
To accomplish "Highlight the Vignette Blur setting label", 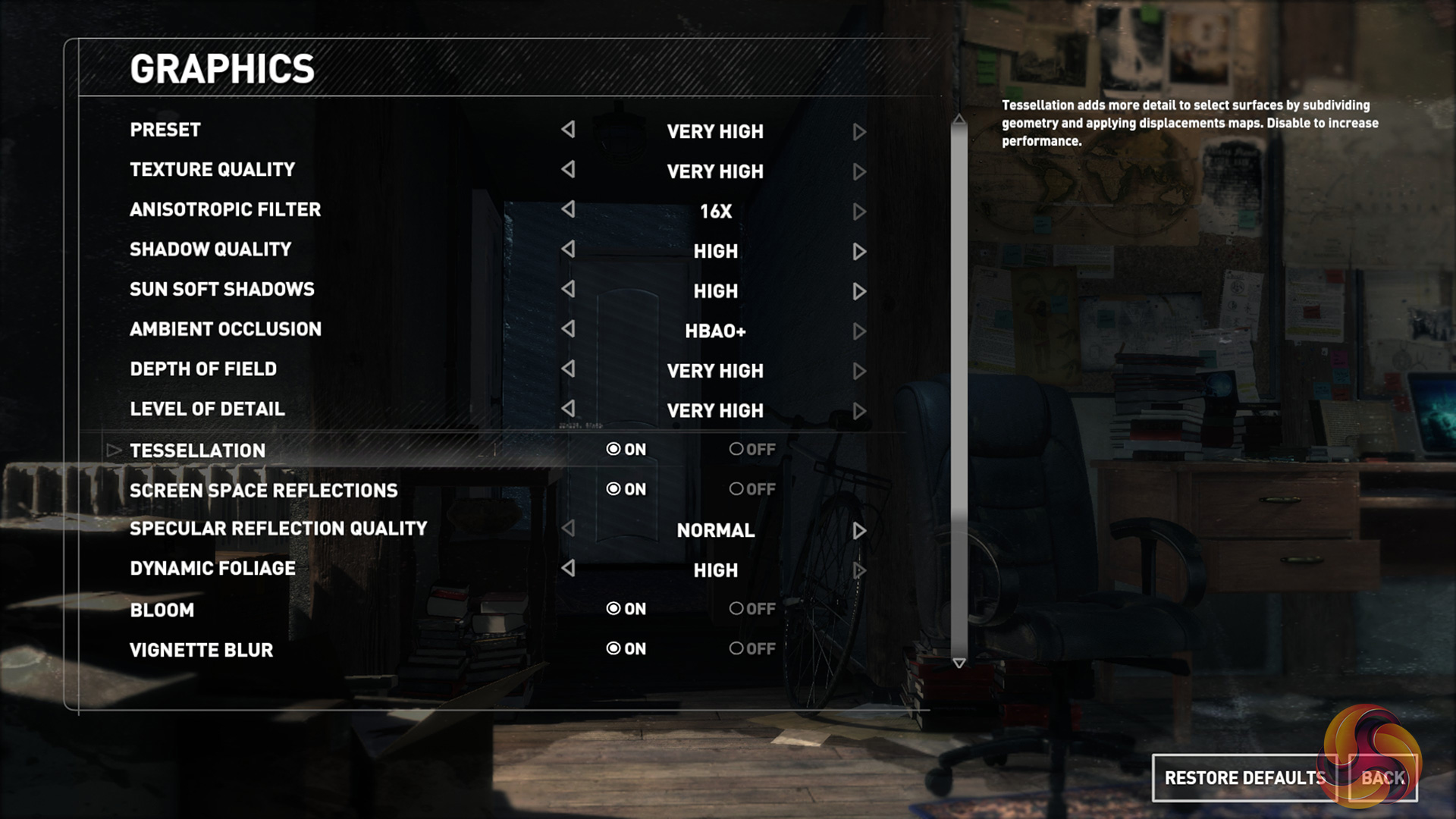I will click(x=201, y=650).
